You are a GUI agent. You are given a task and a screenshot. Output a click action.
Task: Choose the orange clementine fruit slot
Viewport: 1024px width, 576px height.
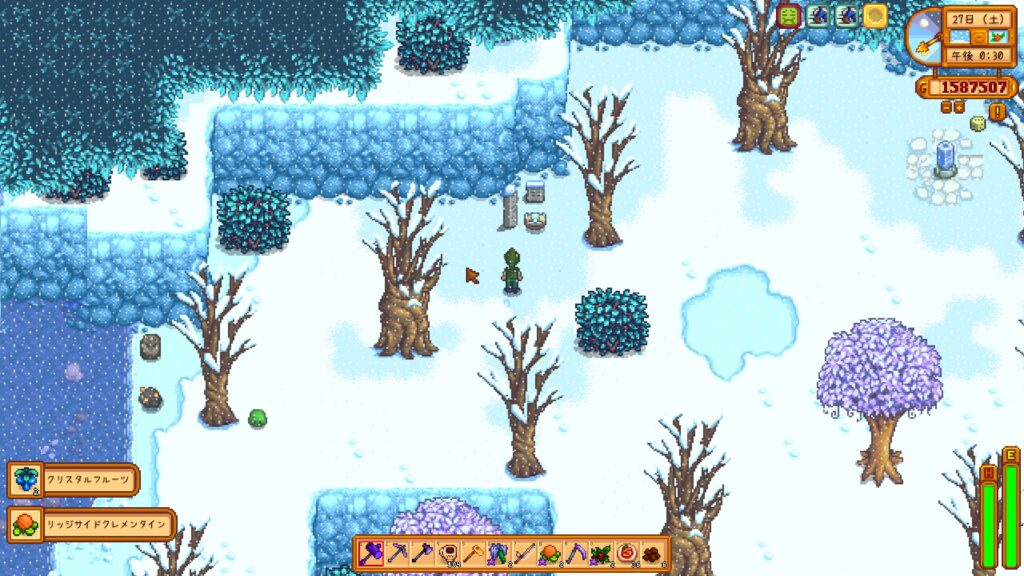(x=550, y=552)
